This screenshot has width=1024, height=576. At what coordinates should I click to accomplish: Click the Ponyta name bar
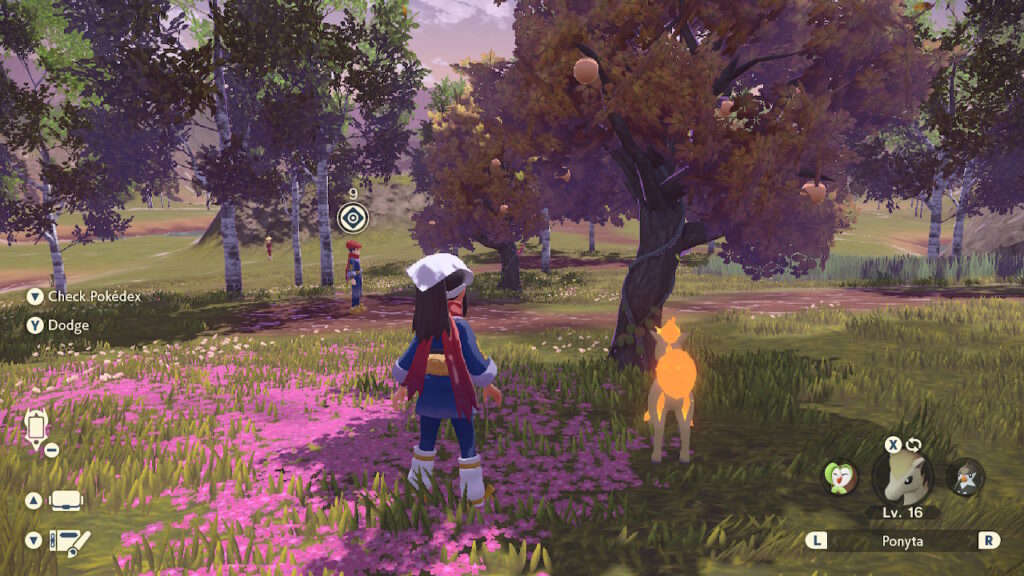tap(903, 540)
